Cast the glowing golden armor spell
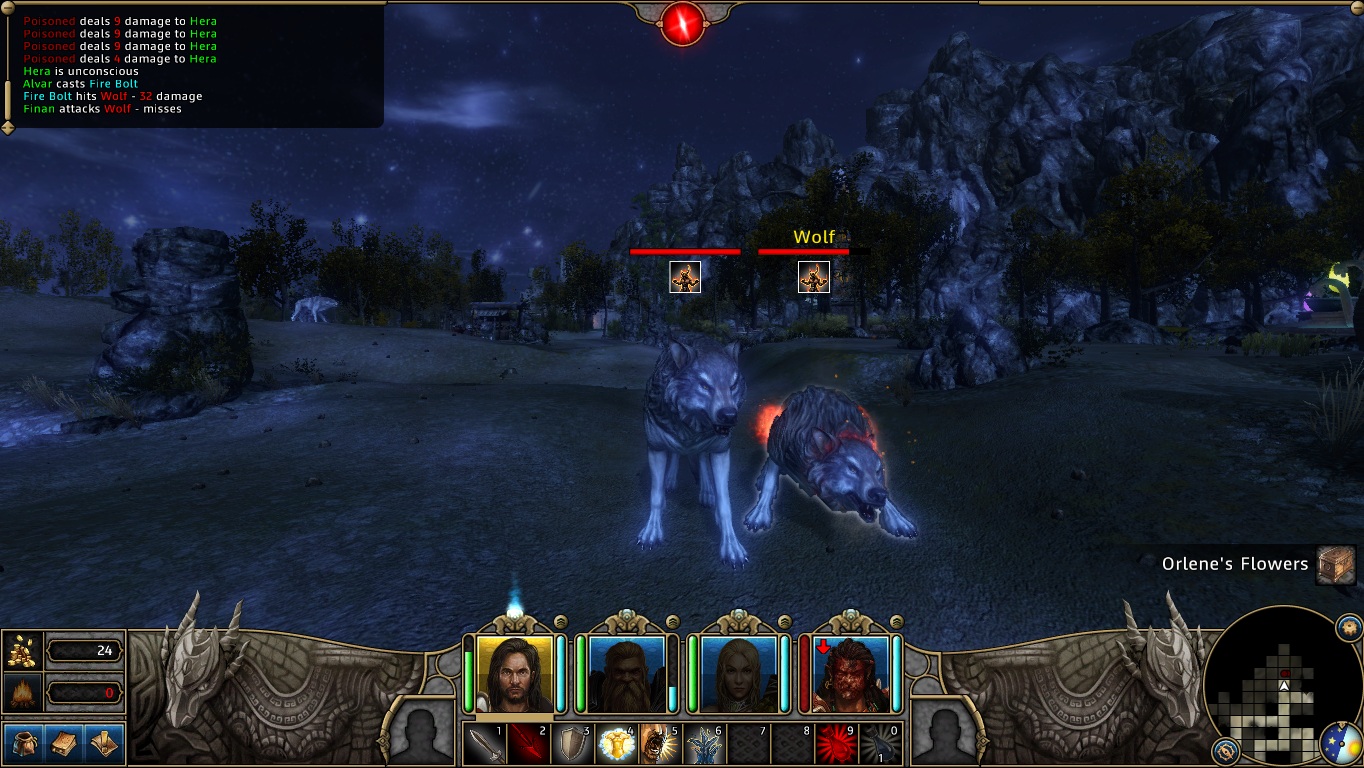 (x=617, y=744)
